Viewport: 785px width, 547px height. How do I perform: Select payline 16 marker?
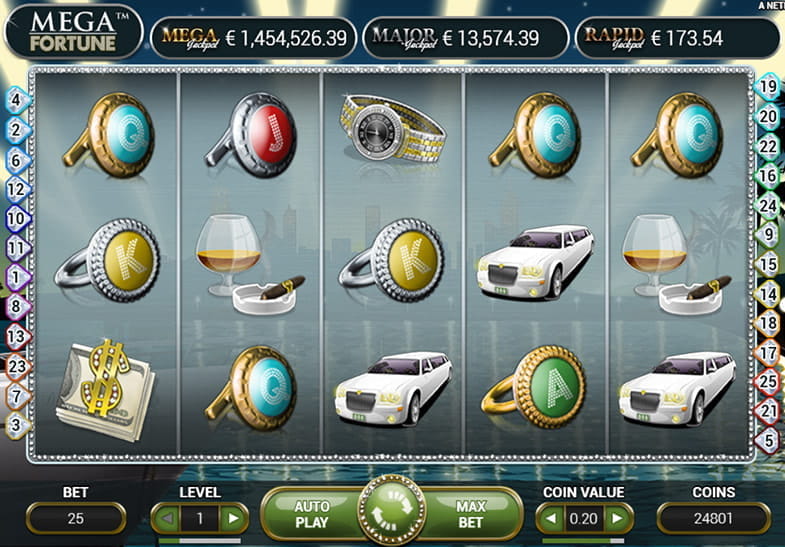[x=769, y=175]
